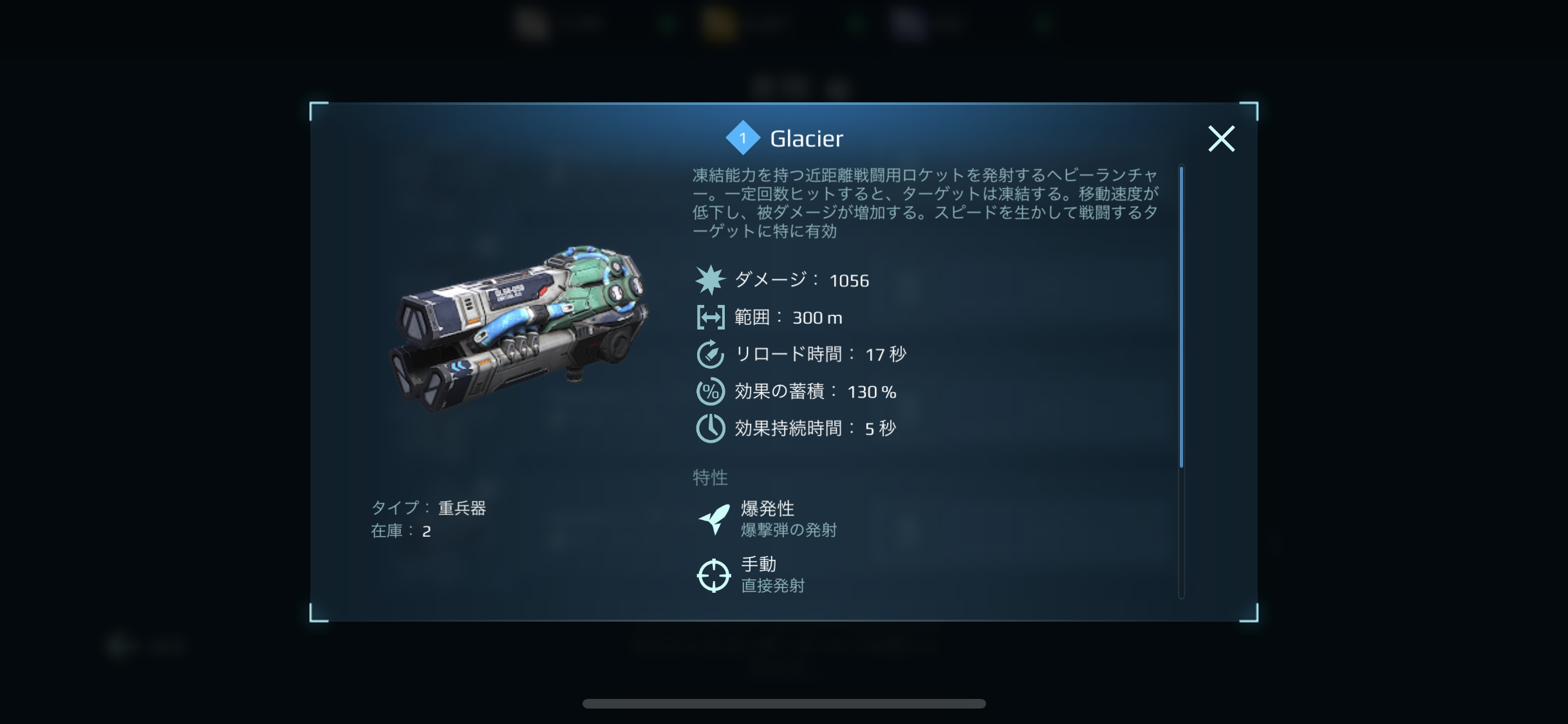Select the range stat icon

coord(711,317)
